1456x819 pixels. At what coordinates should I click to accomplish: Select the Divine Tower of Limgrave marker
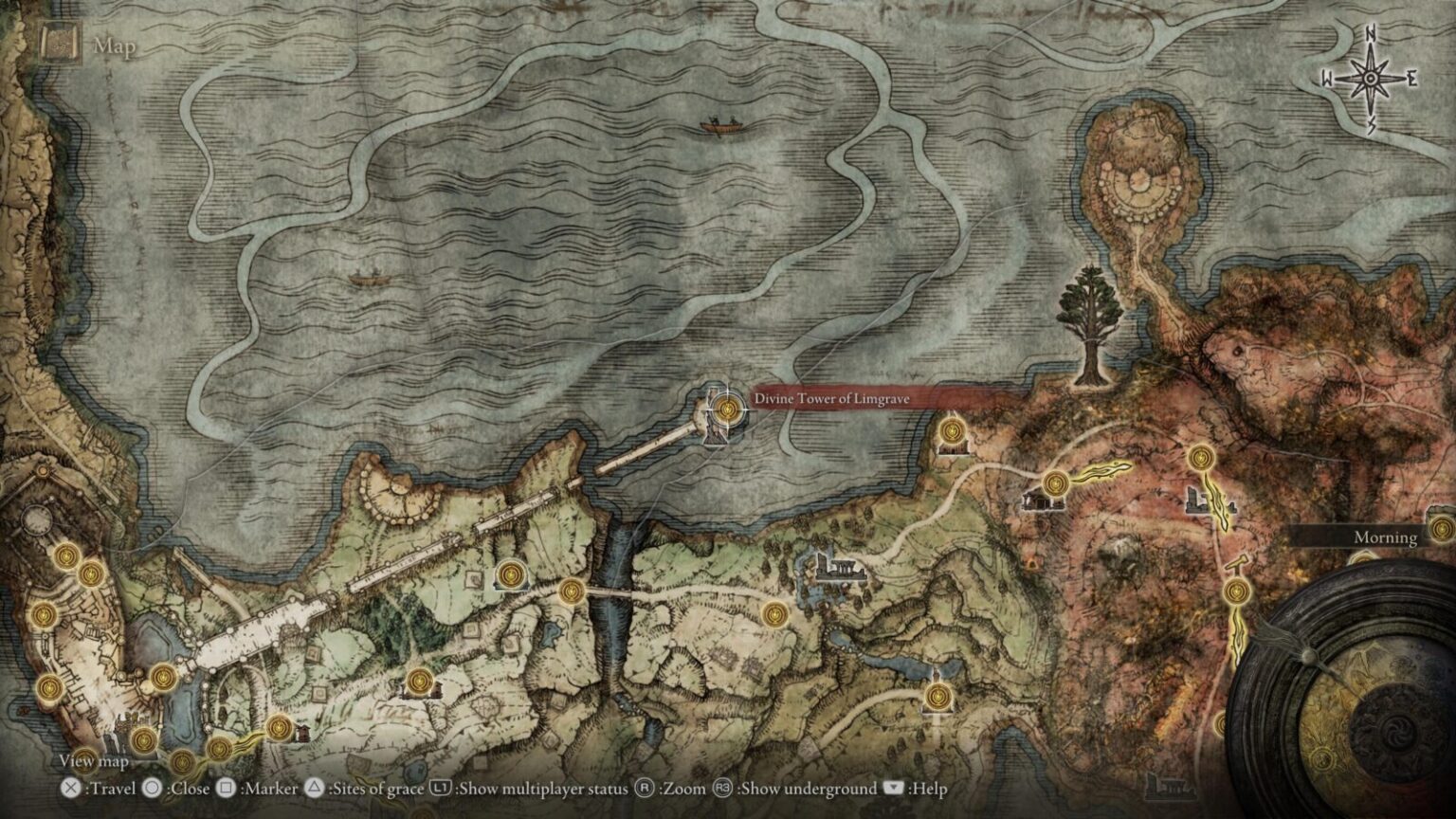tap(726, 409)
